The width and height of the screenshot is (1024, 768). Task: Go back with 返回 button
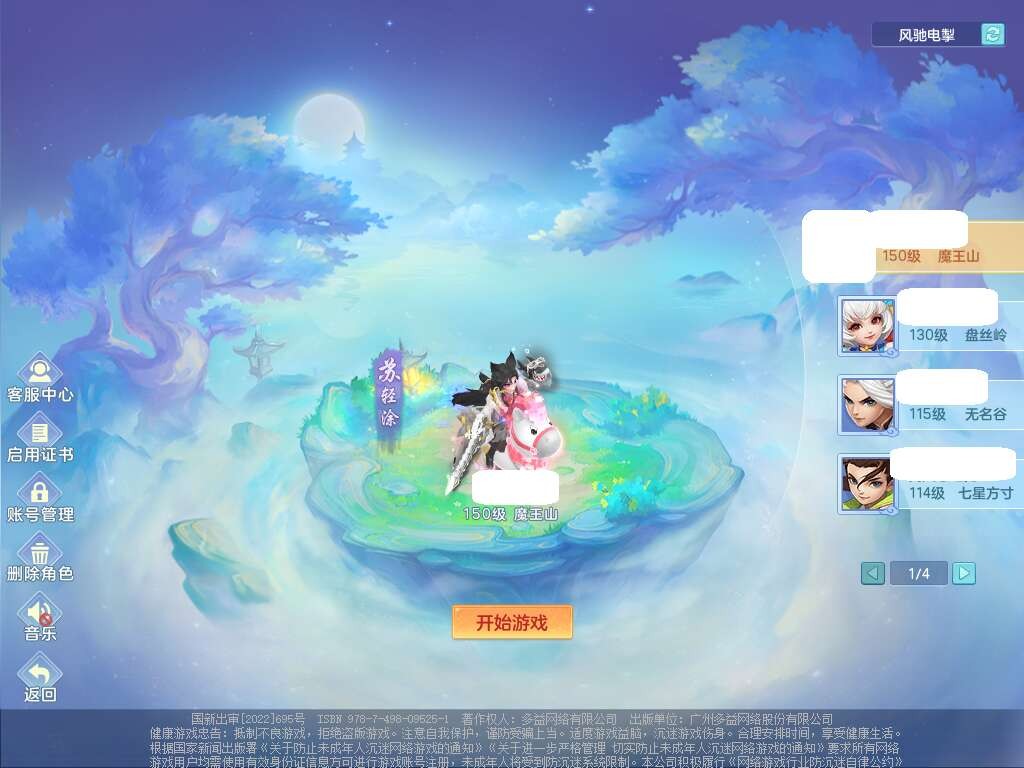[40, 677]
